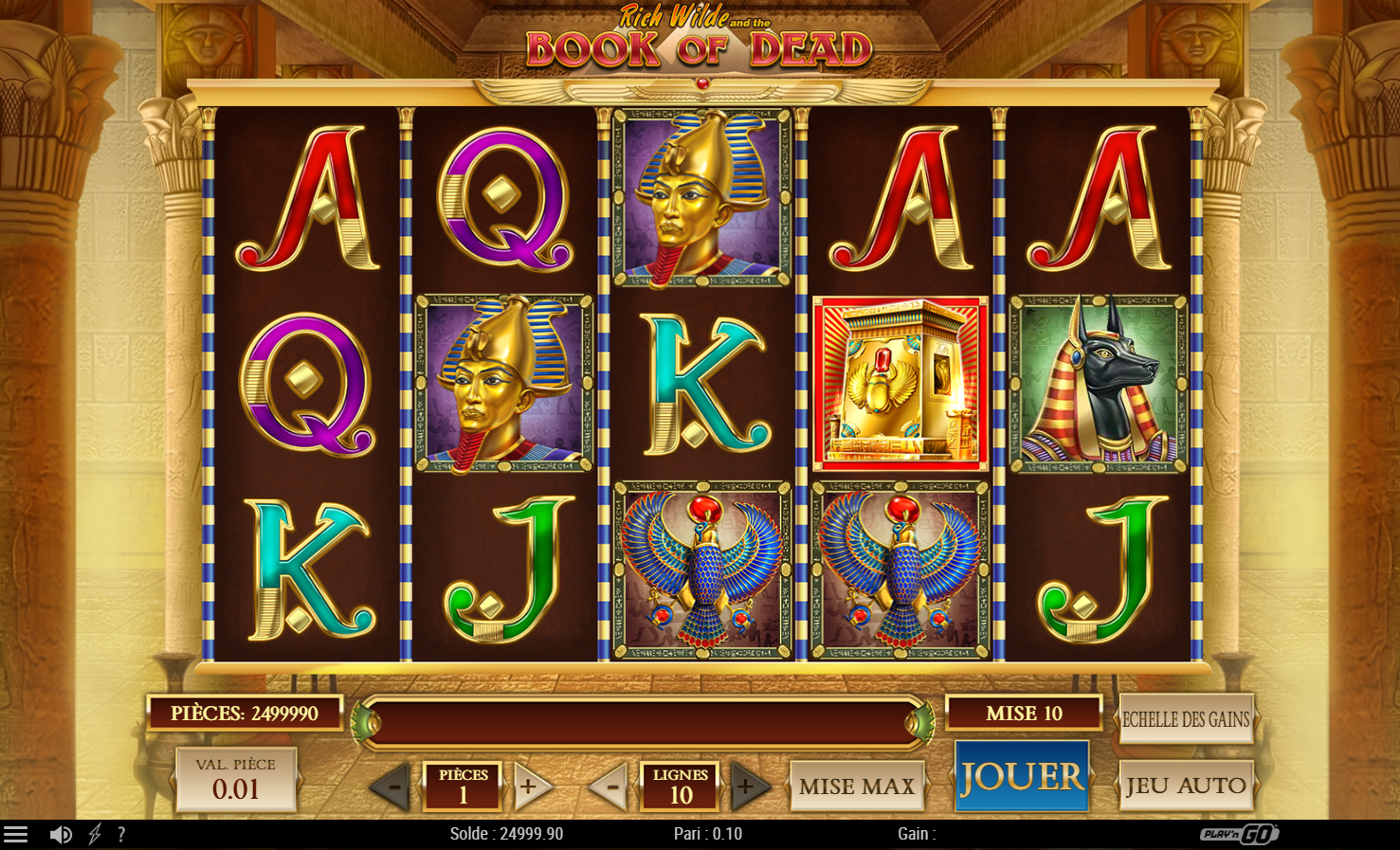The width and height of the screenshot is (1400, 850).
Task: Spin the reels with the JOUER button
Action: pos(1021,777)
